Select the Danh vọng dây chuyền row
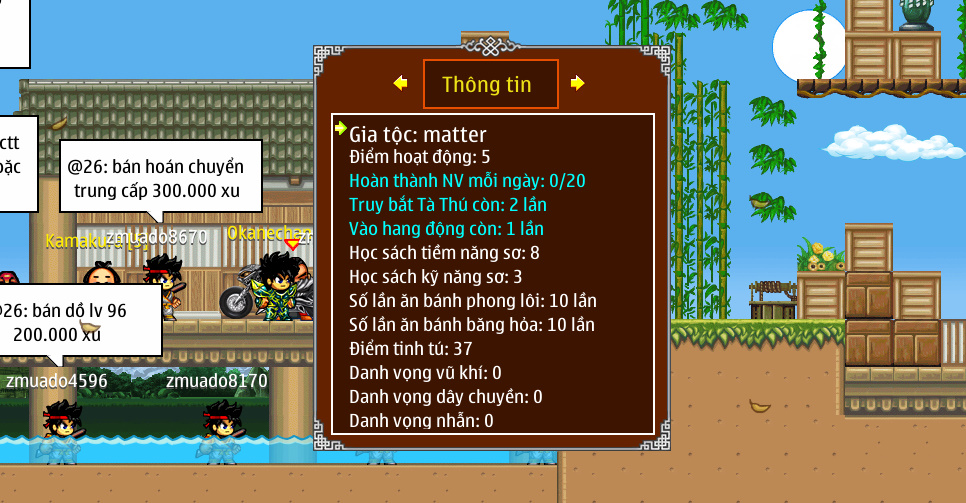 click(x=445, y=397)
